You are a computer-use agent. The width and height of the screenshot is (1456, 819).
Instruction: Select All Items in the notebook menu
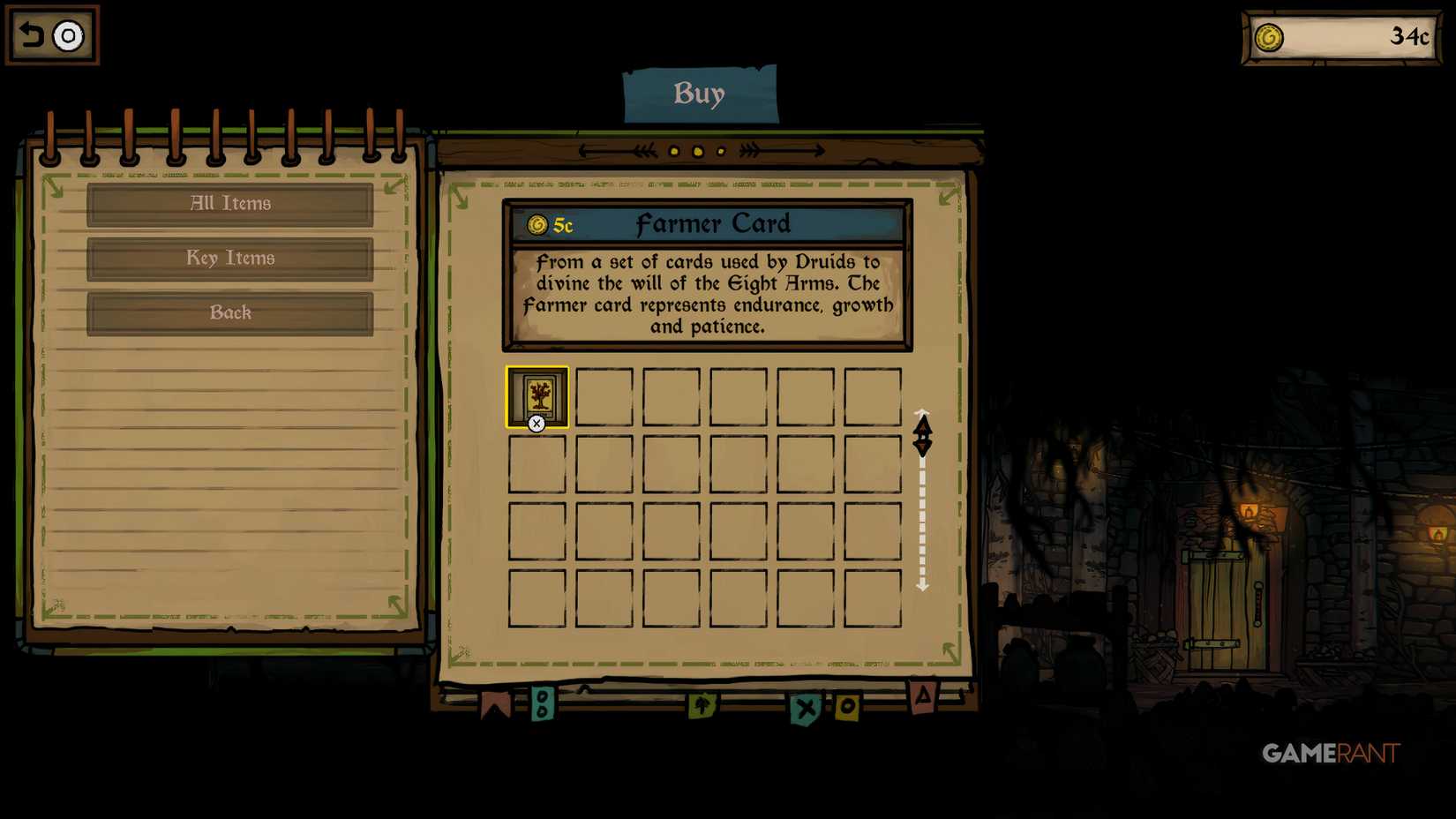[229, 204]
